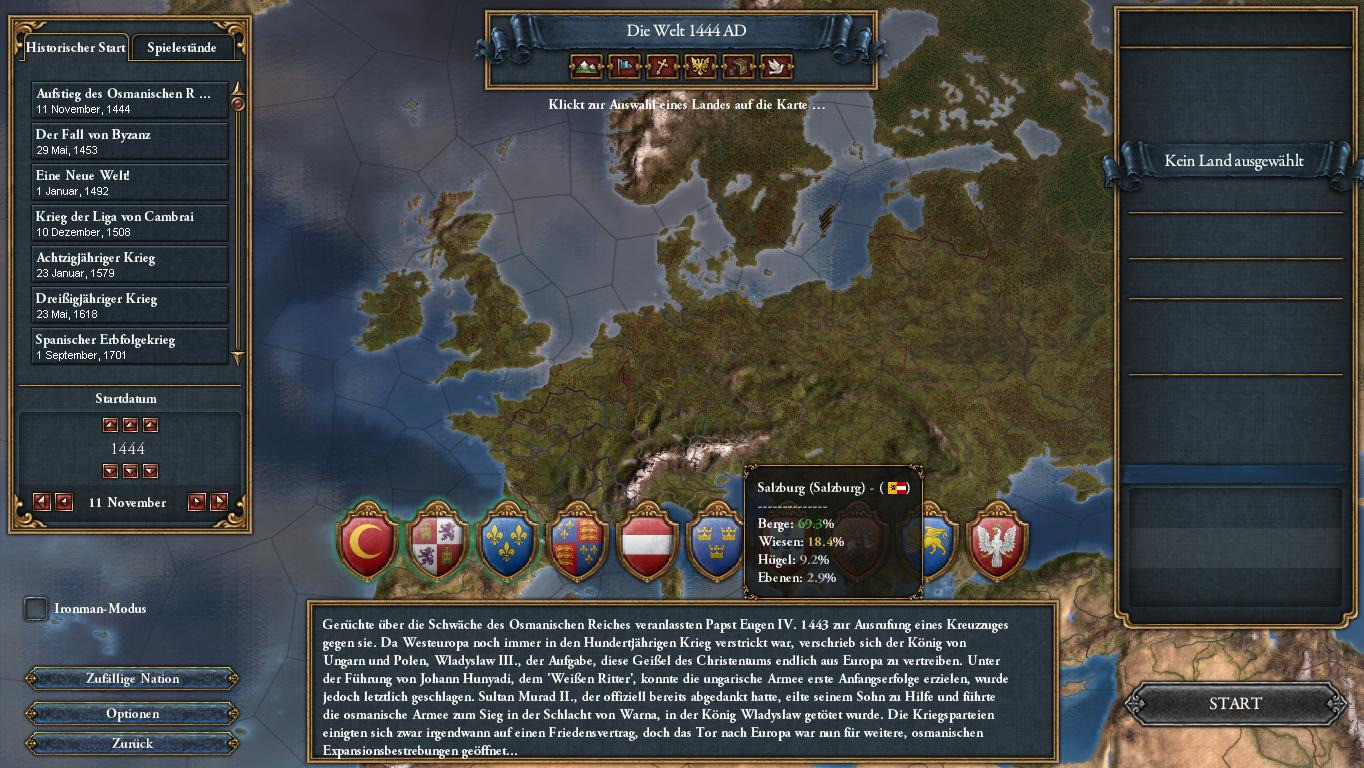Show the terrain map mode with mountains icon
This screenshot has width=1364, height=768.
pos(587,67)
